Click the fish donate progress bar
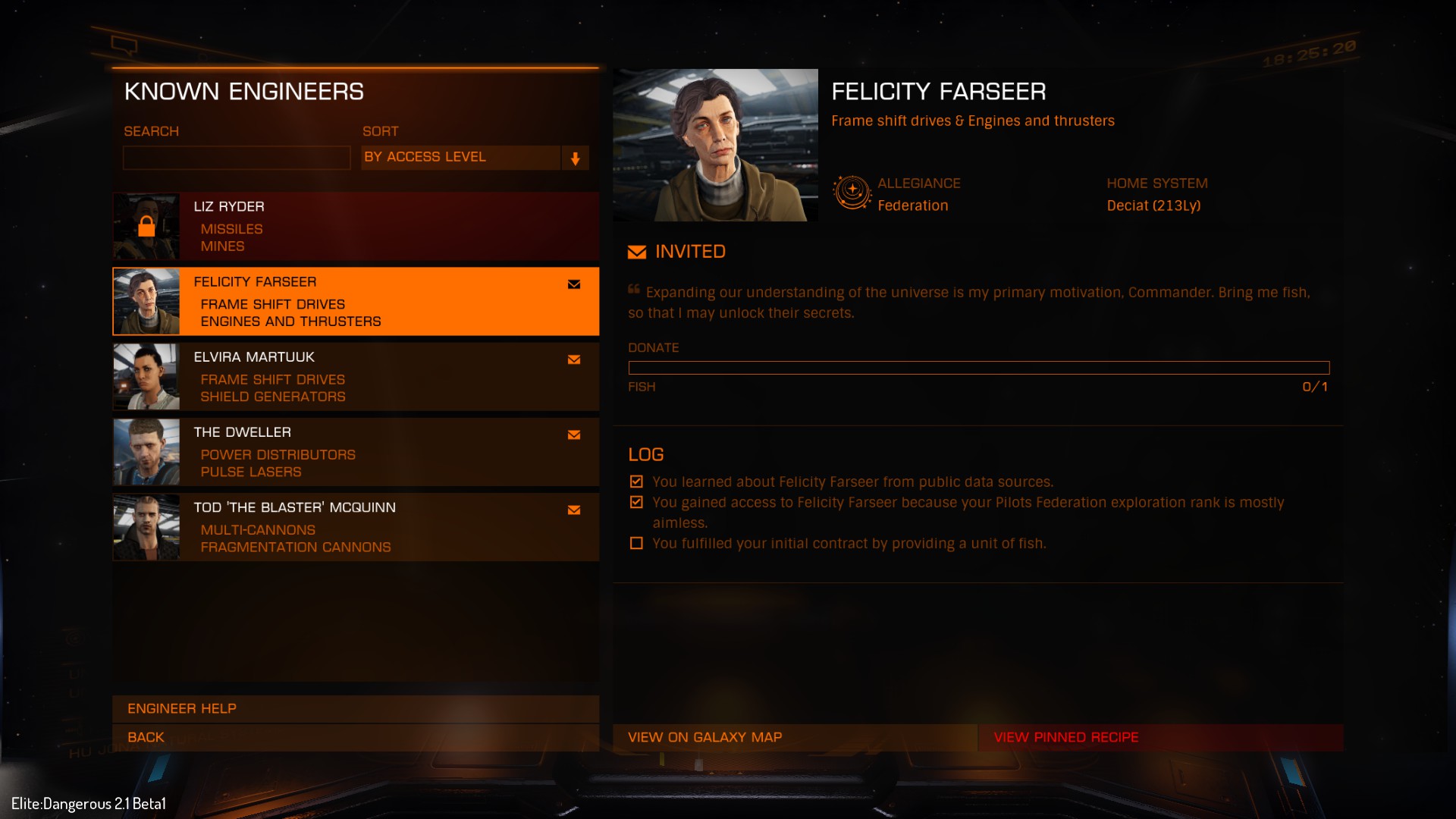This screenshot has height=819, width=1456. 978,368
